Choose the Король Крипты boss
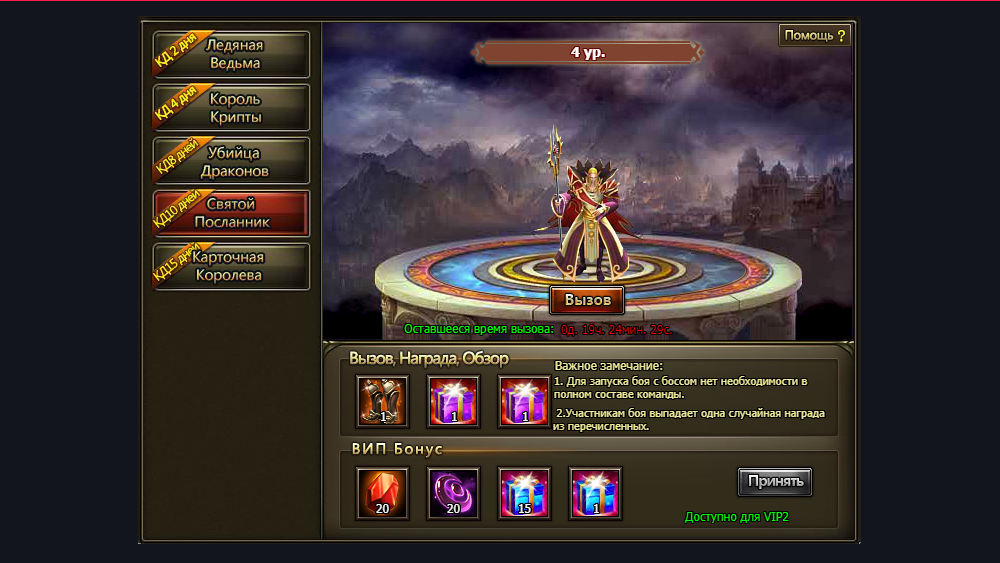The width and height of the screenshot is (1000, 563). pos(232,108)
